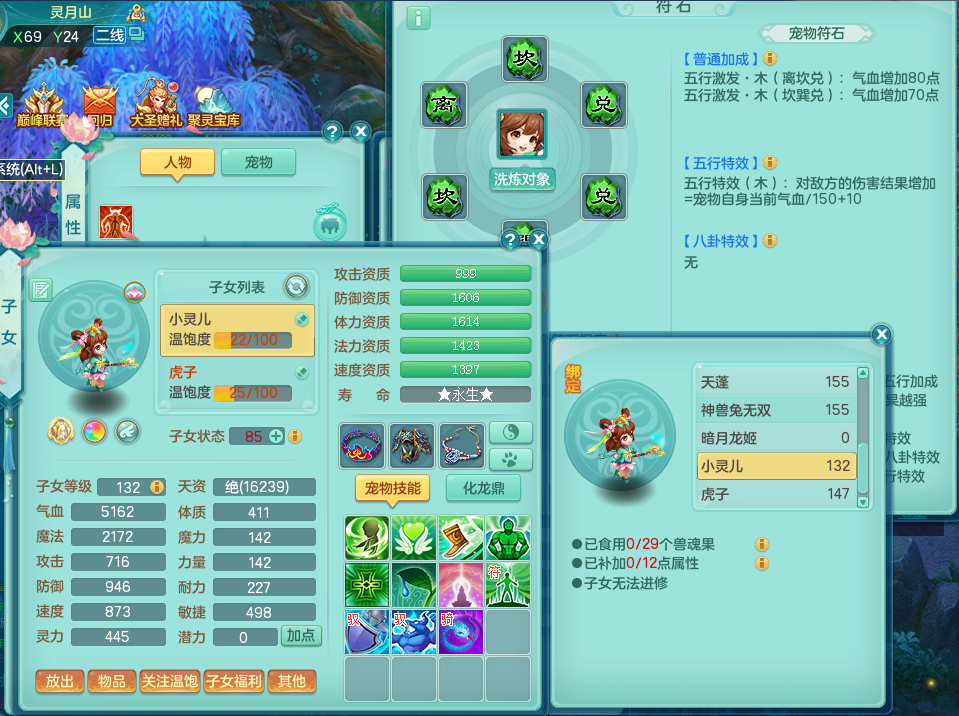Click the 关注温饱 button
This screenshot has height=716, width=959.
tap(168, 681)
